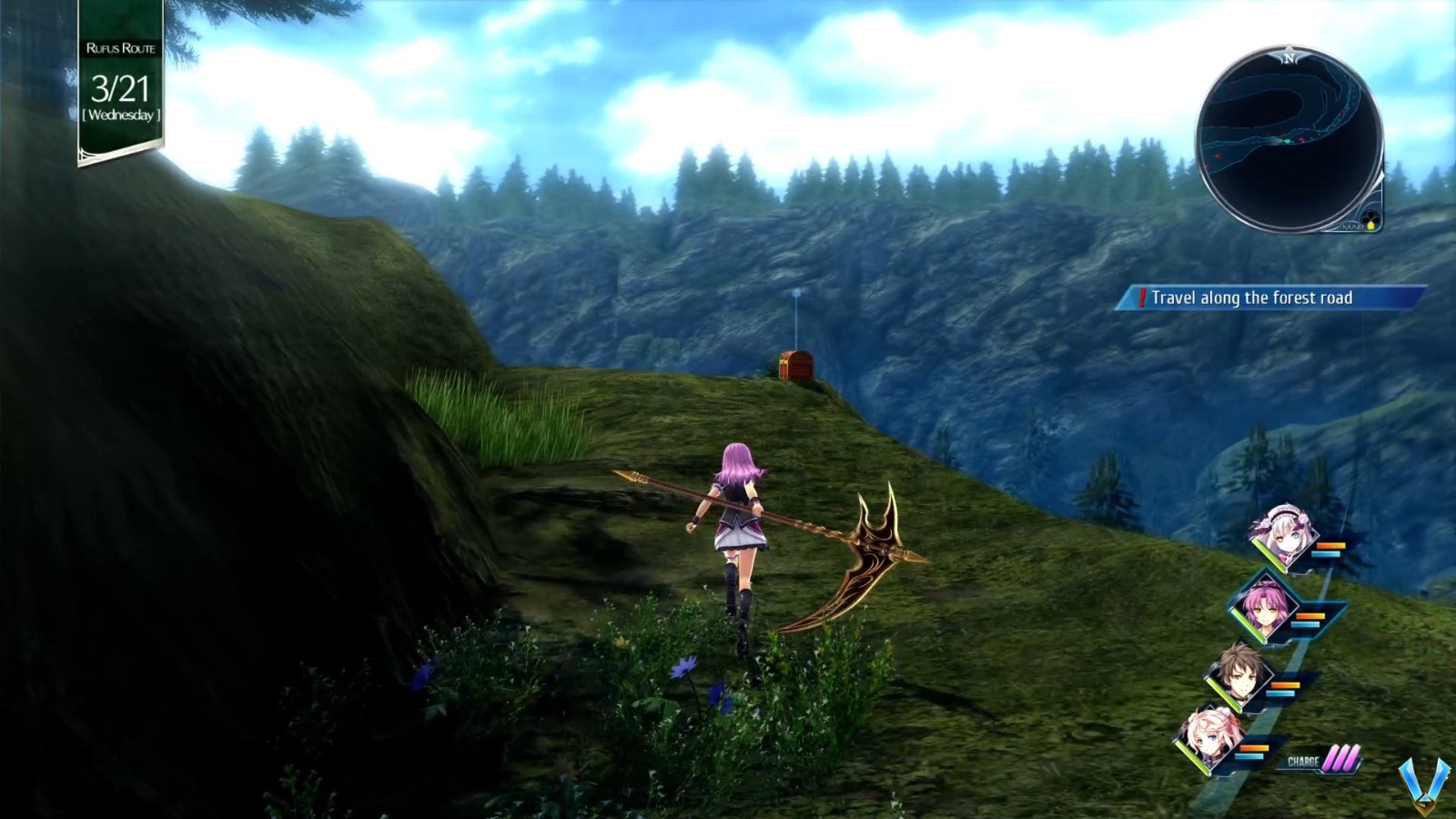
Task: Select the 3/21 date label
Action: (121, 87)
